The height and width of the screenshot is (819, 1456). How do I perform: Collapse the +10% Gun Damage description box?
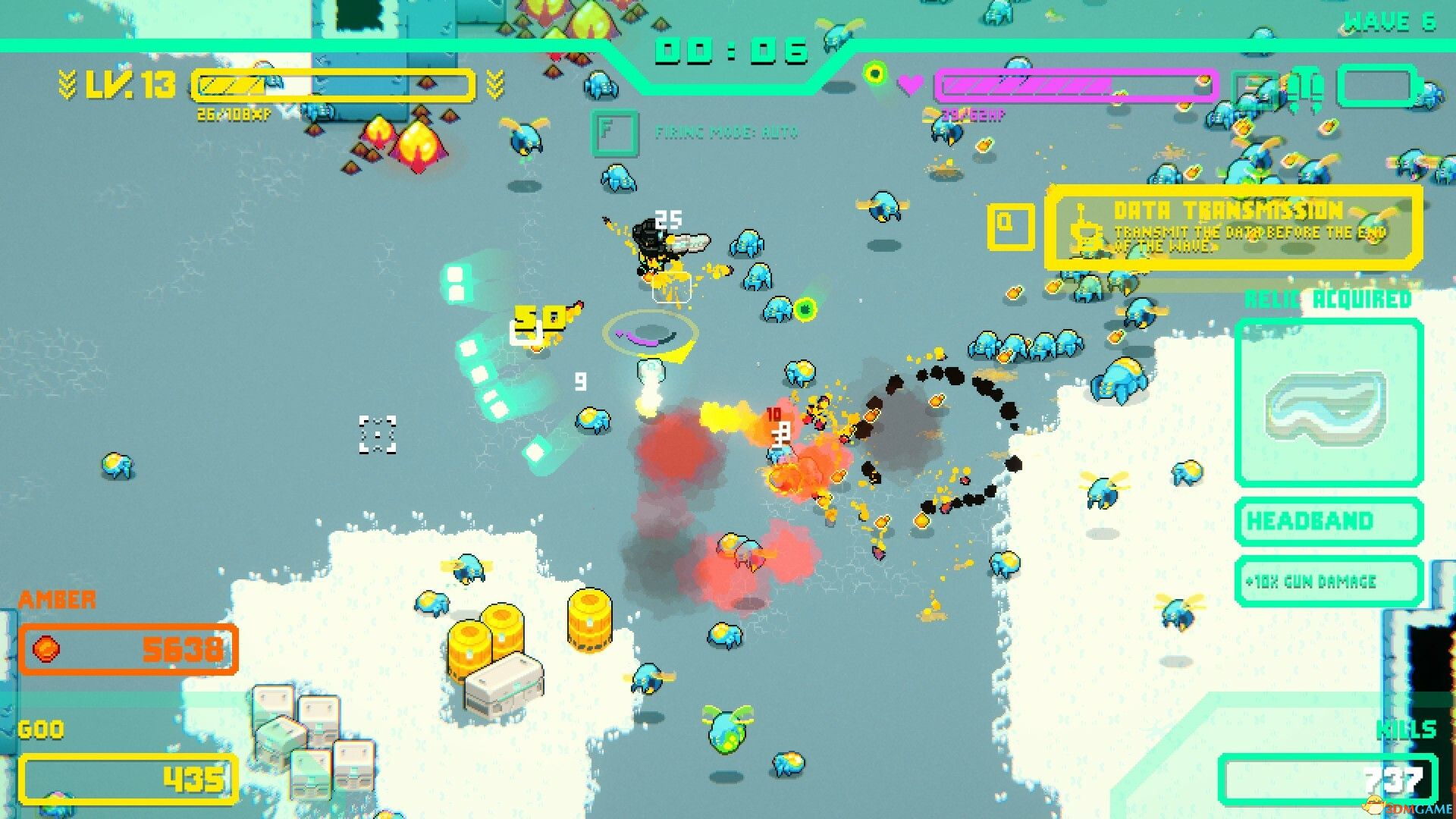(1327, 582)
